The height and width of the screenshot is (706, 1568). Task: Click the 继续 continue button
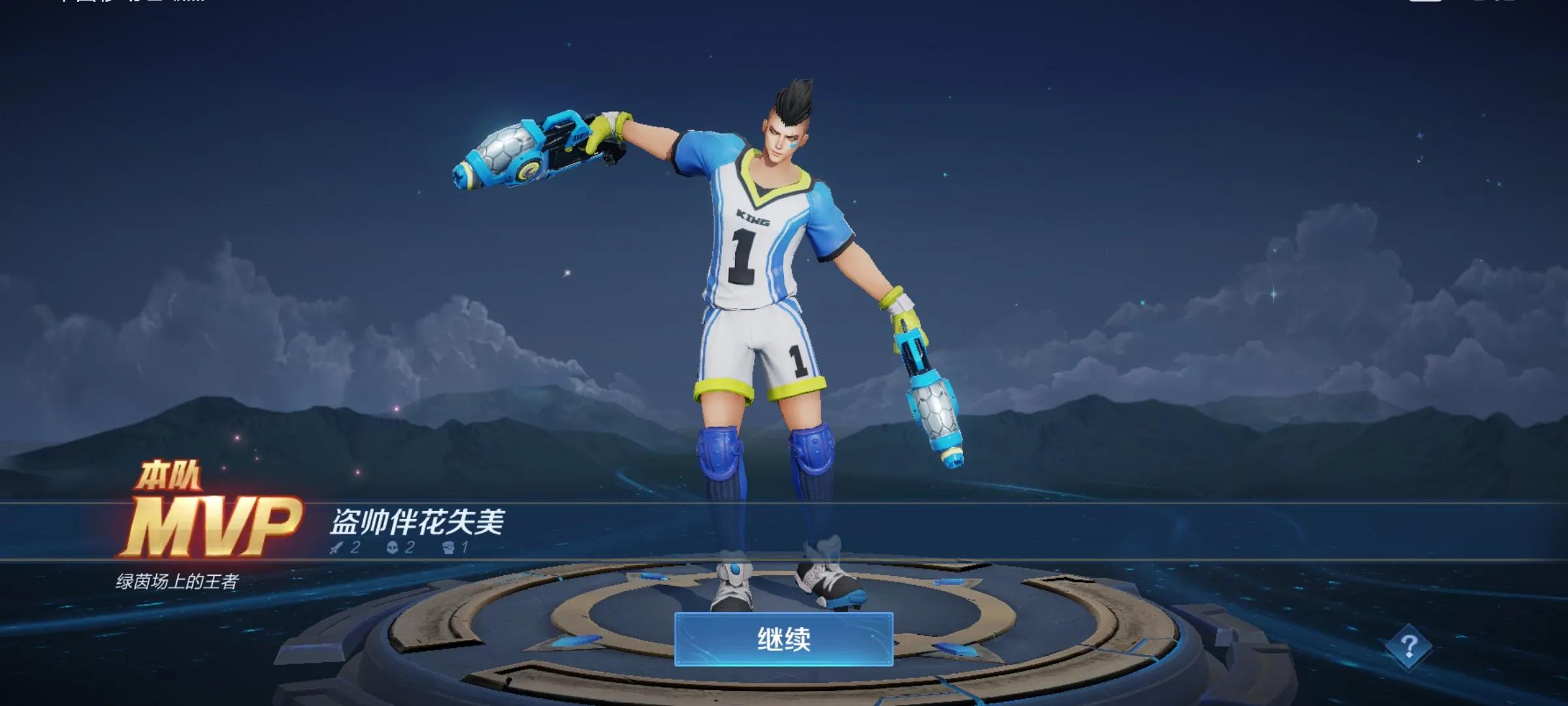click(x=783, y=639)
